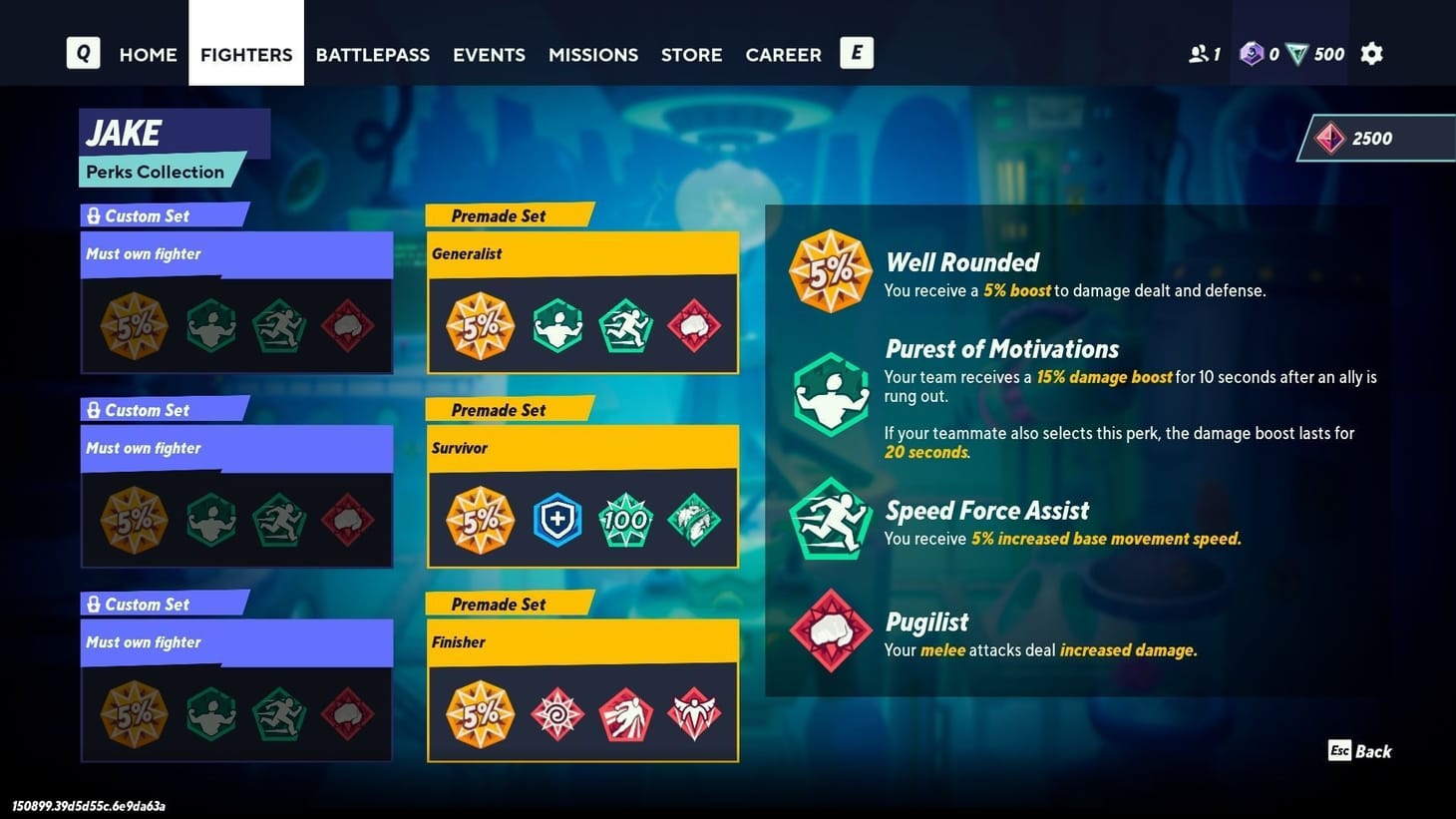Click the Pugilist fist perk icon
The height and width of the screenshot is (819, 1456).
coord(830,629)
